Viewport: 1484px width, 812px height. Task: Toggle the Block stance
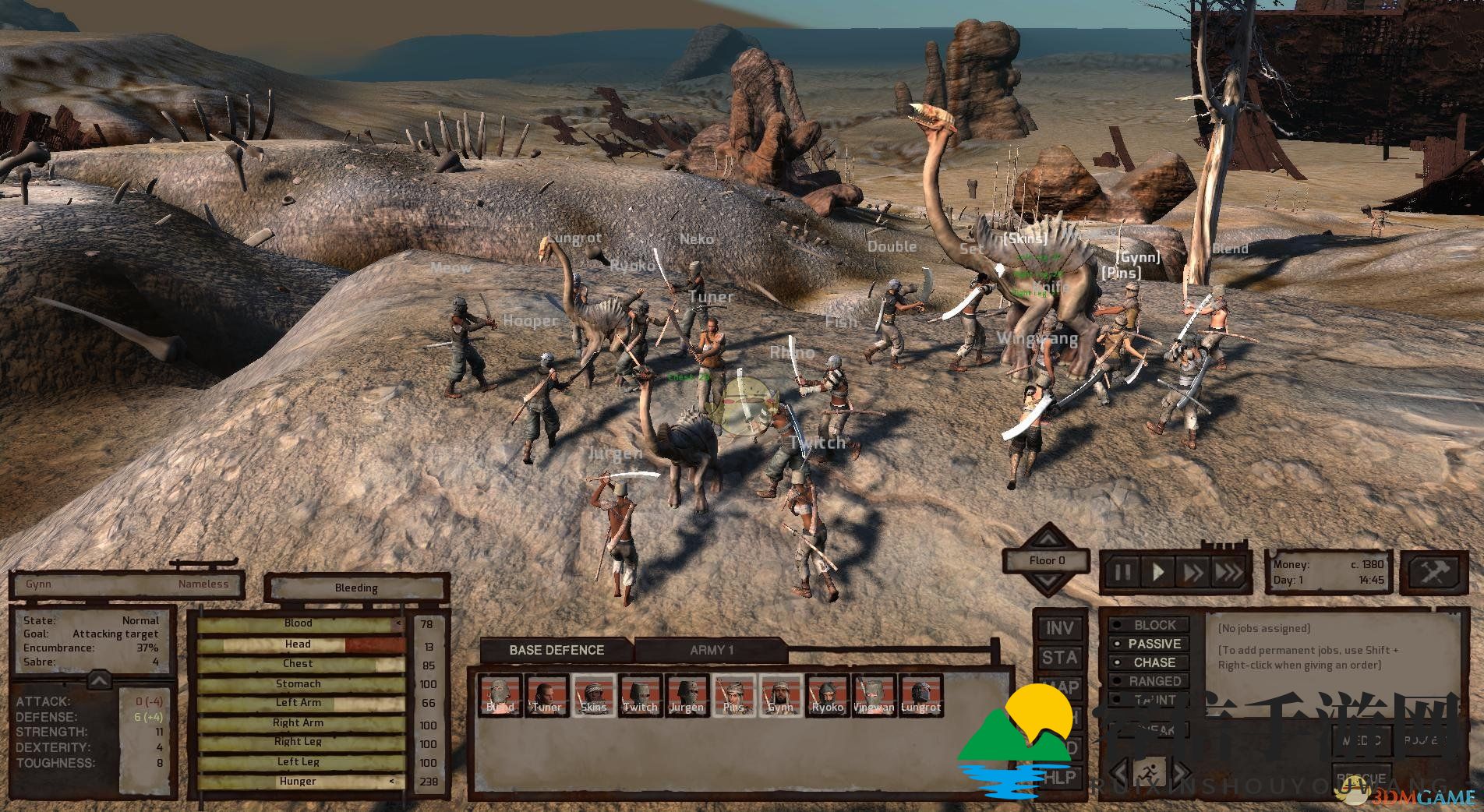1150,625
